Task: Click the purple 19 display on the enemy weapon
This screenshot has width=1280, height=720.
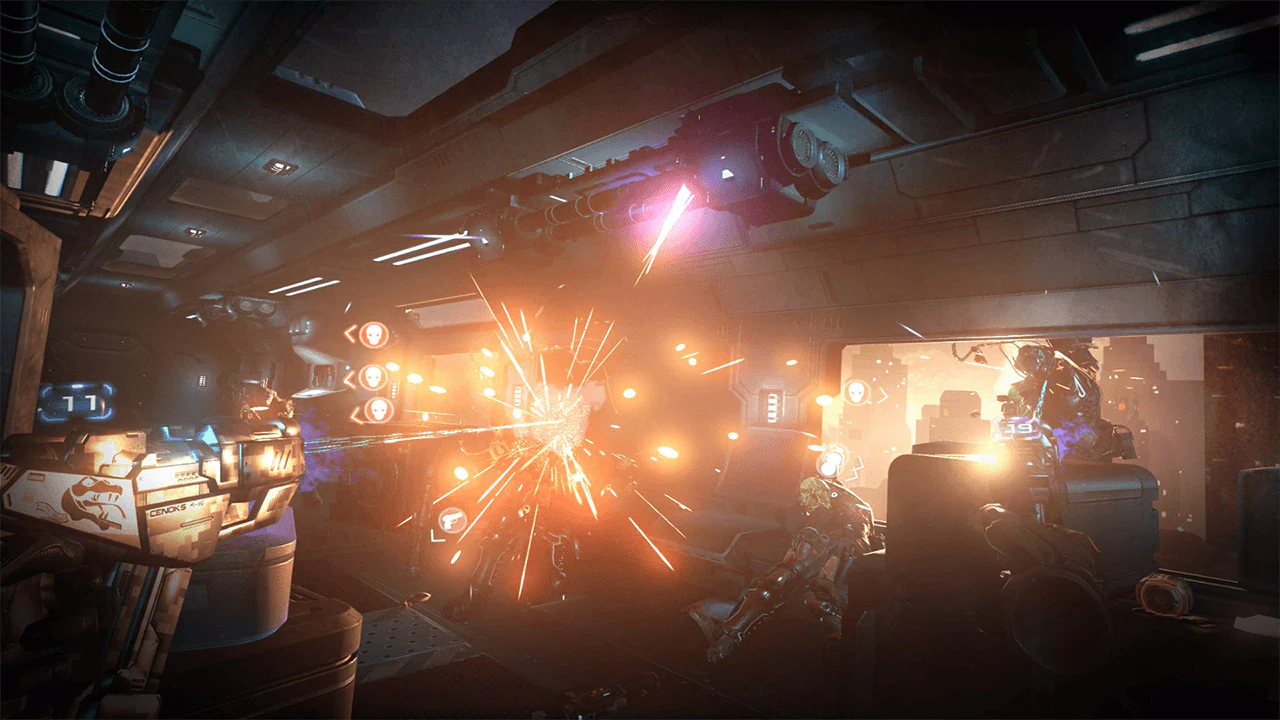Action: 1019,427
